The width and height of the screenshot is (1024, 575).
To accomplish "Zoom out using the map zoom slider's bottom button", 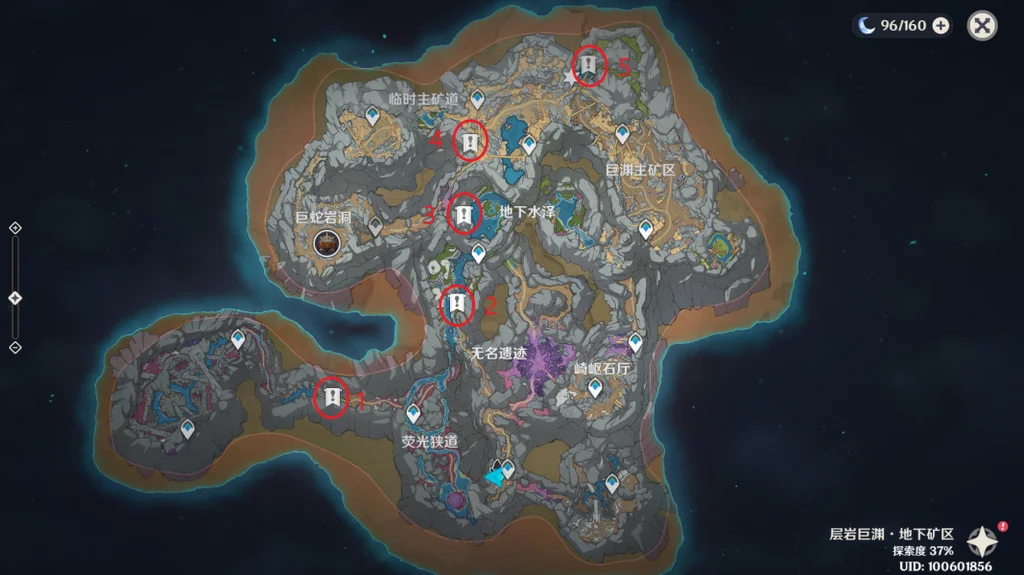I will point(15,347).
